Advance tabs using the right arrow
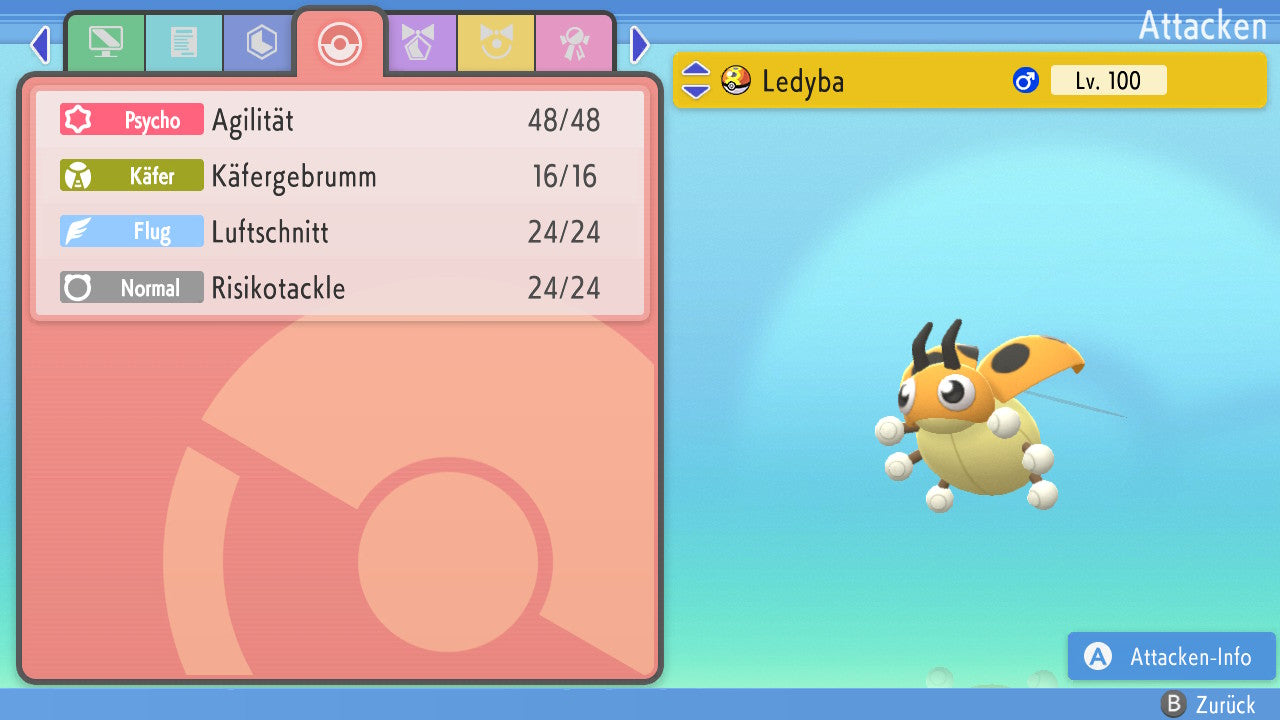The image size is (1280, 720). tap(640, 44)
